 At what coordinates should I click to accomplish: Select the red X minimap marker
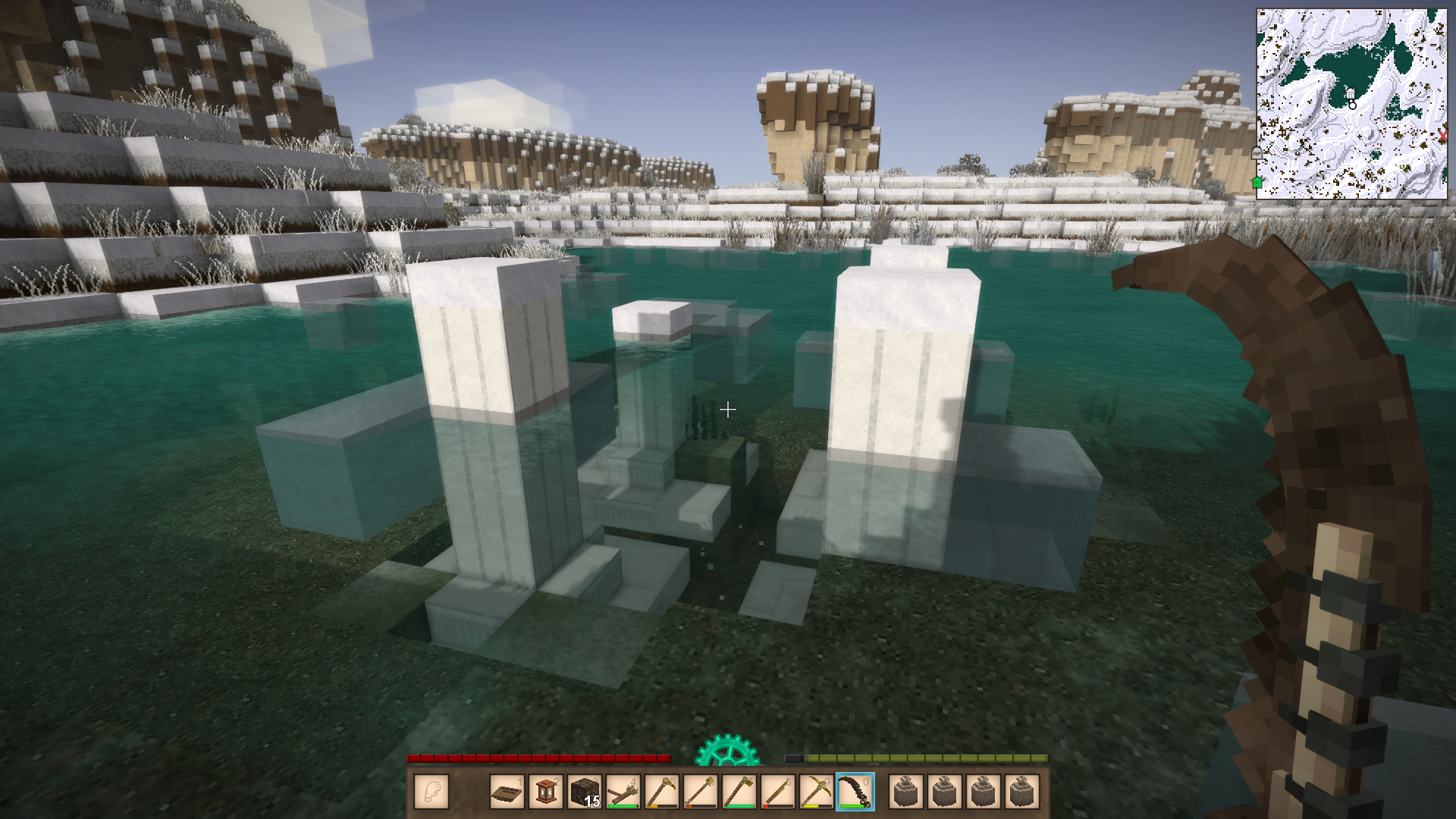[1442, 136]
